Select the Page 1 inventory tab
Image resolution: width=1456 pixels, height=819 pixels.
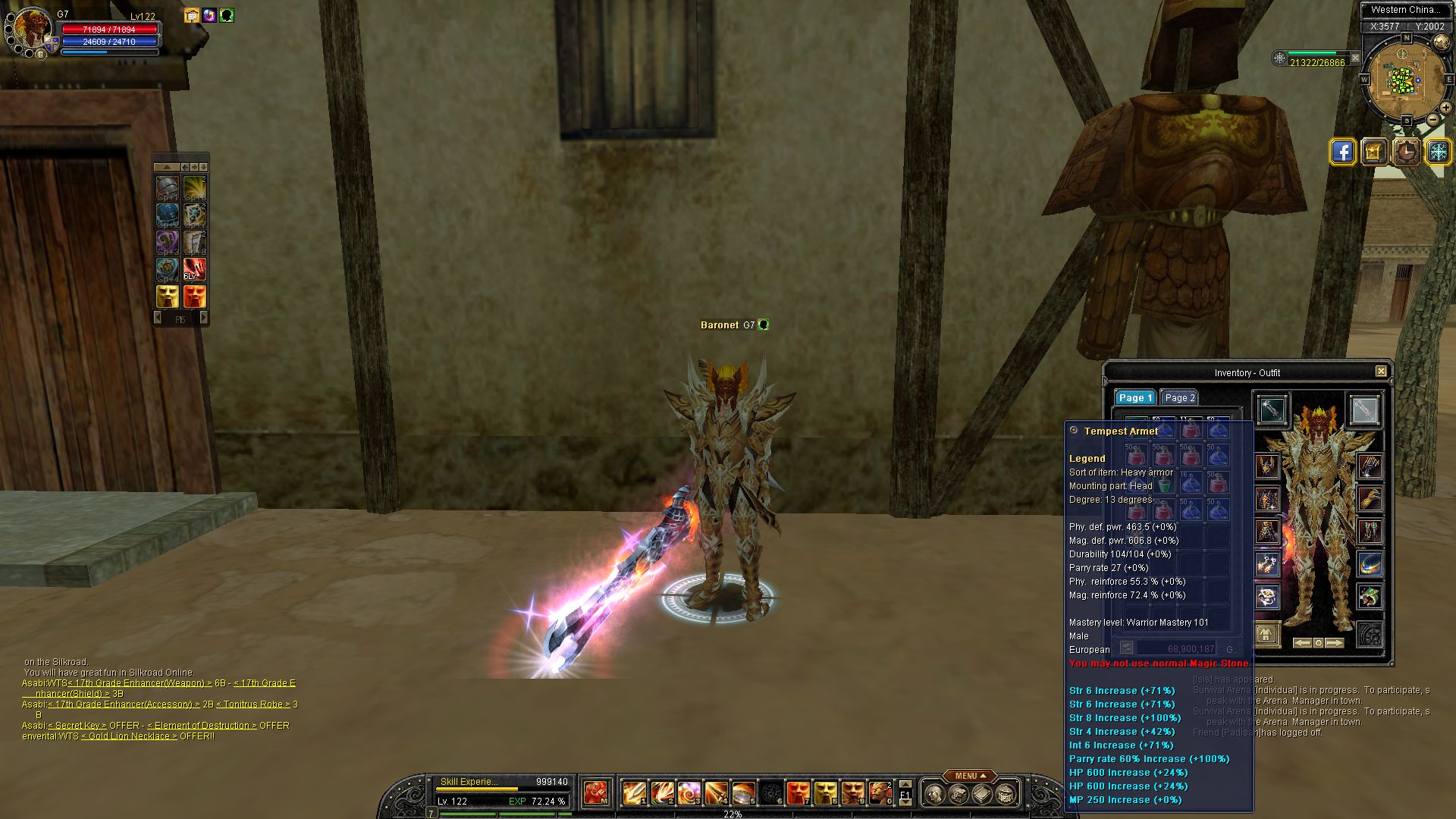click(1134, 397)
